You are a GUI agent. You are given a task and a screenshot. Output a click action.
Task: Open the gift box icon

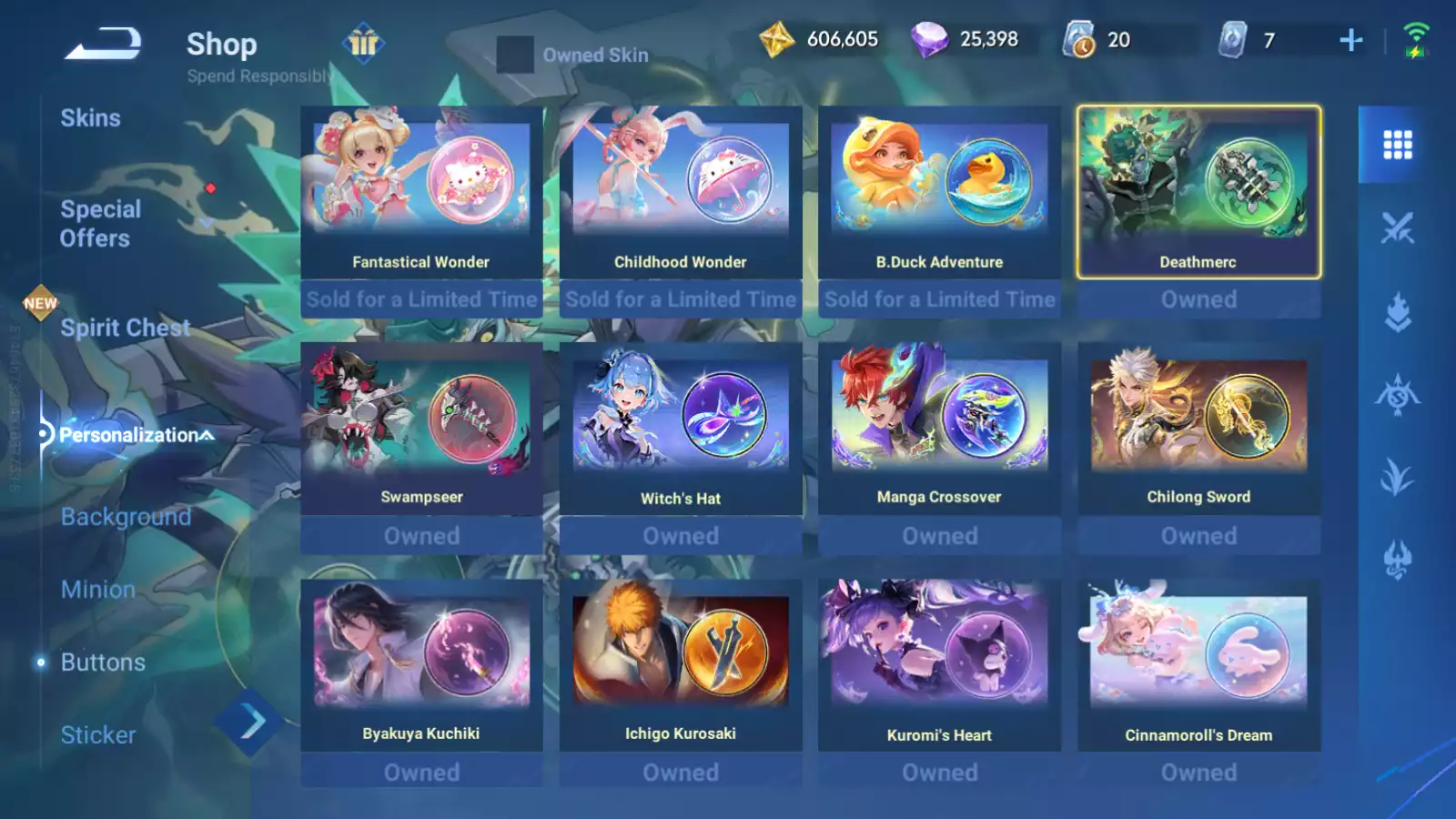click(x=363, y=43)
